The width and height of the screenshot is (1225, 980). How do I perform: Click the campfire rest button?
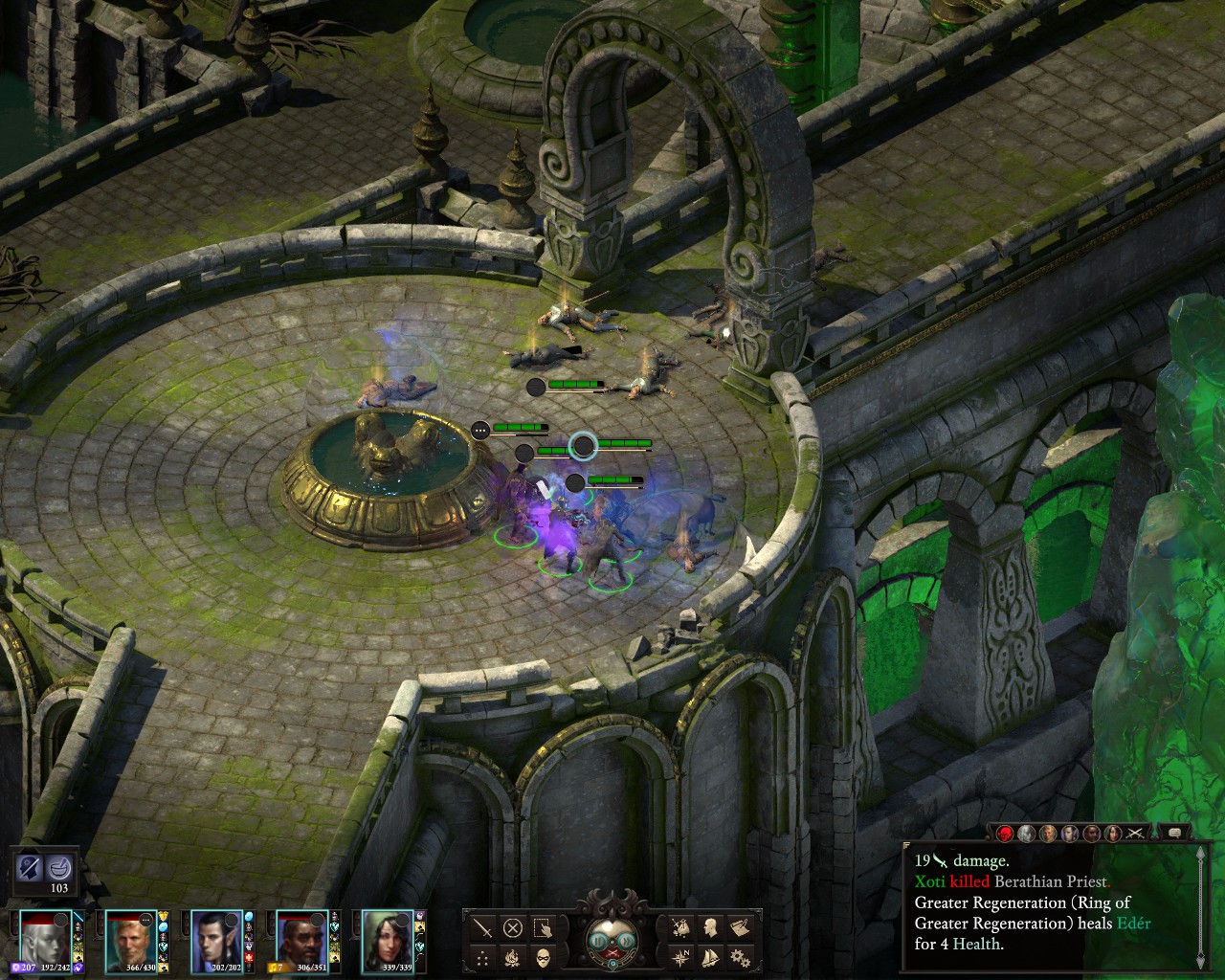tap(513, 956)
